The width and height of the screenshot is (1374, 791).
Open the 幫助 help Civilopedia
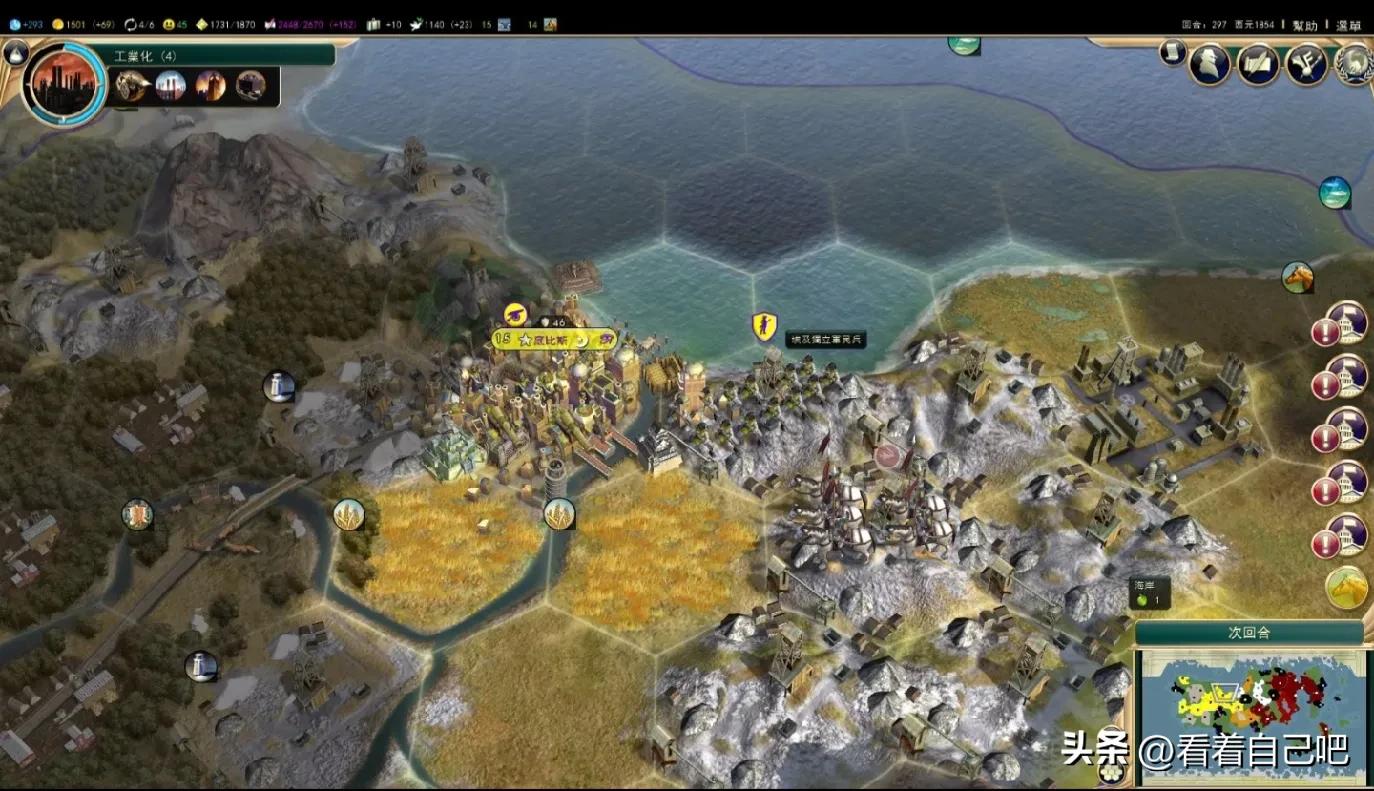pos(1305,25)
